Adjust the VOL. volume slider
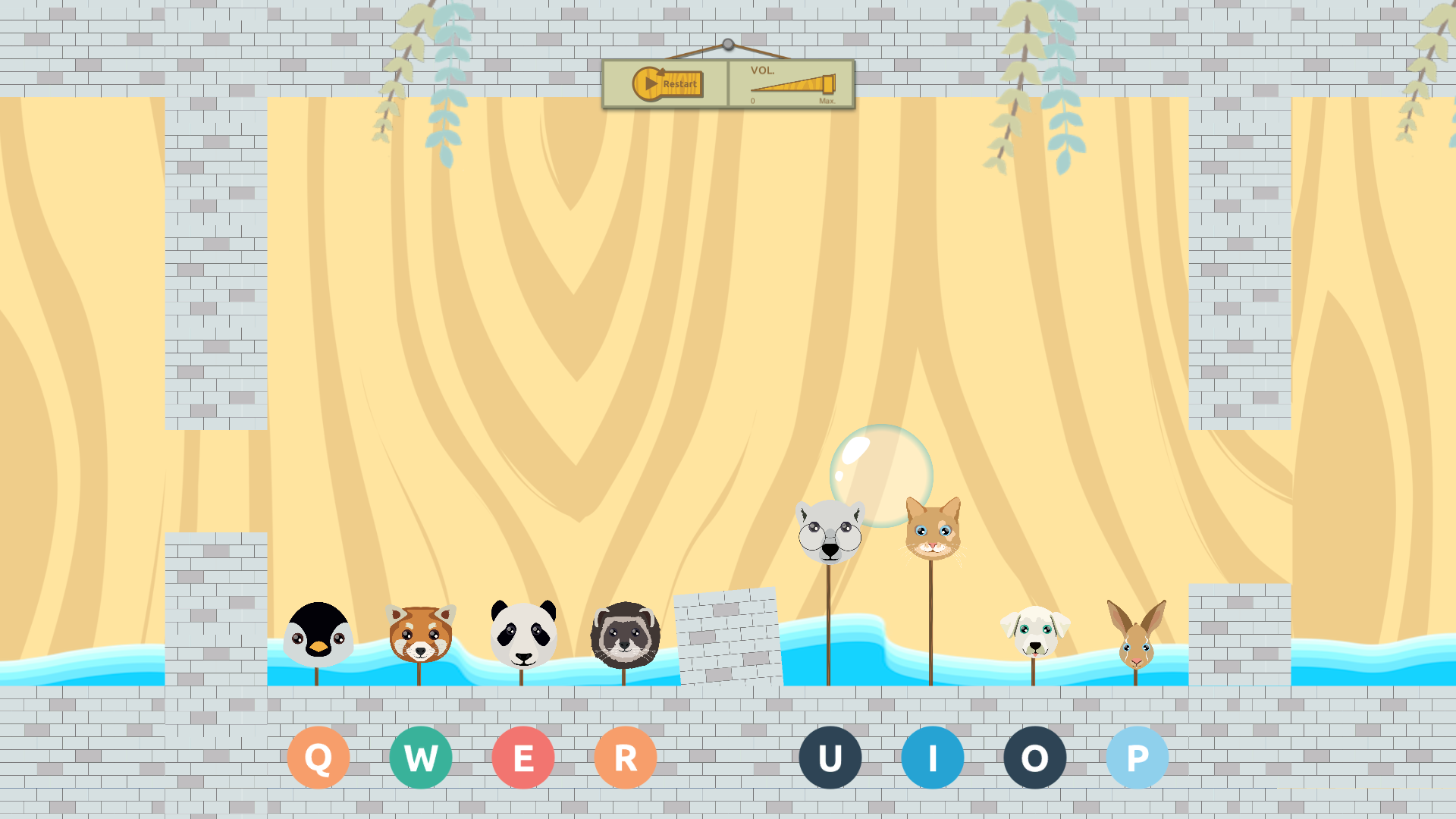The height and width of the screenshot is (819, 1456). point(792,84)
